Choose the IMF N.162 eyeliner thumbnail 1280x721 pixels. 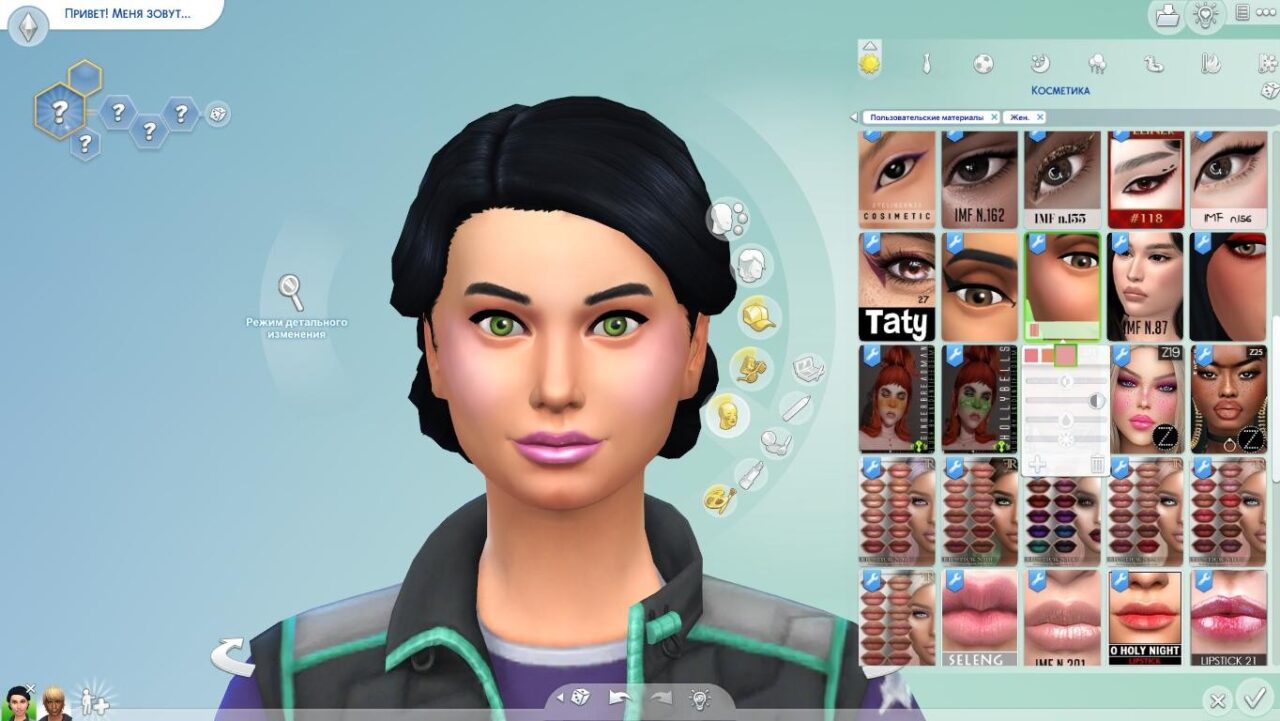tap(979, 179)
